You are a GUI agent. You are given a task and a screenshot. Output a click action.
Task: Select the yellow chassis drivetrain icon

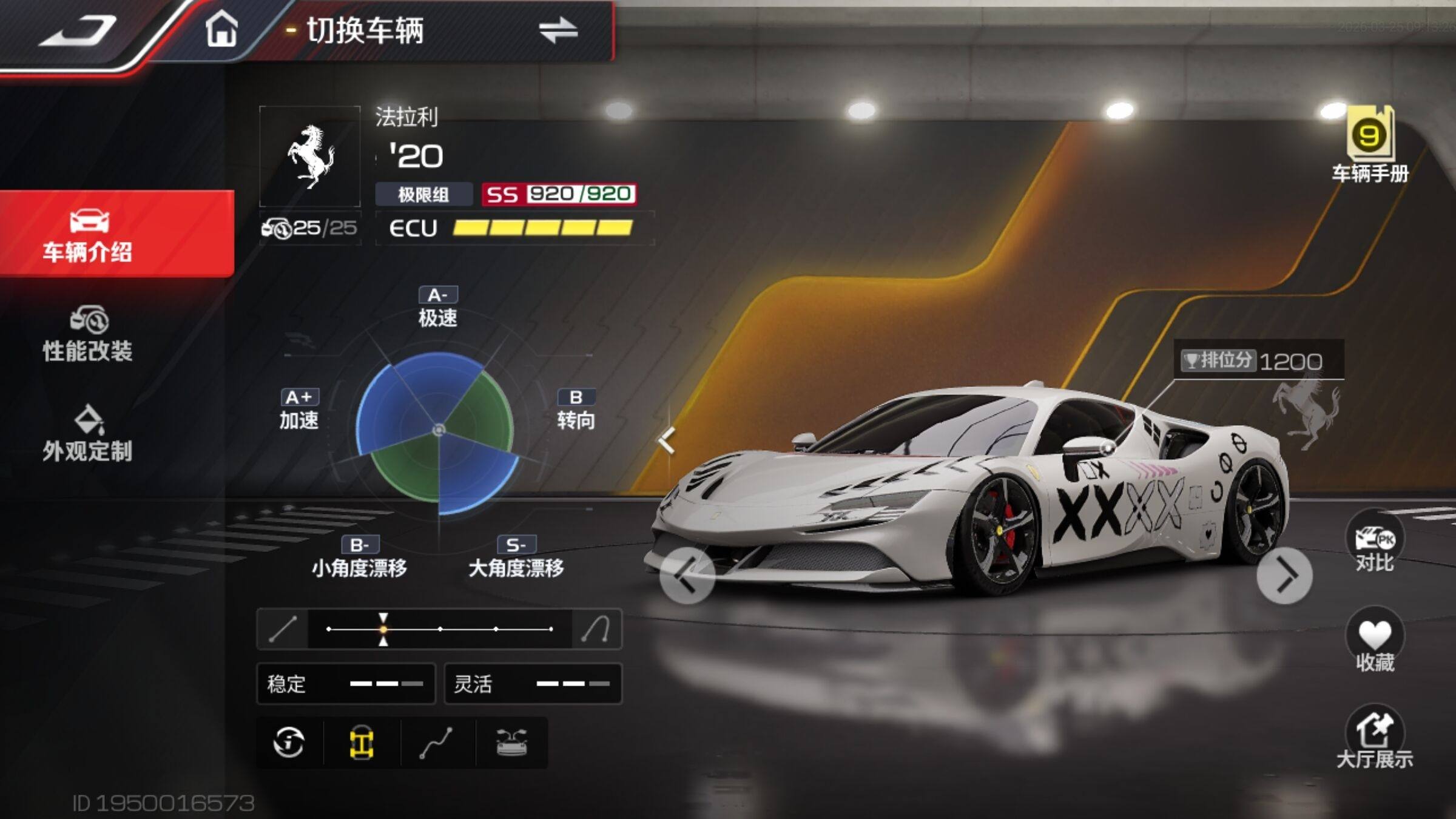coord(362,743)
